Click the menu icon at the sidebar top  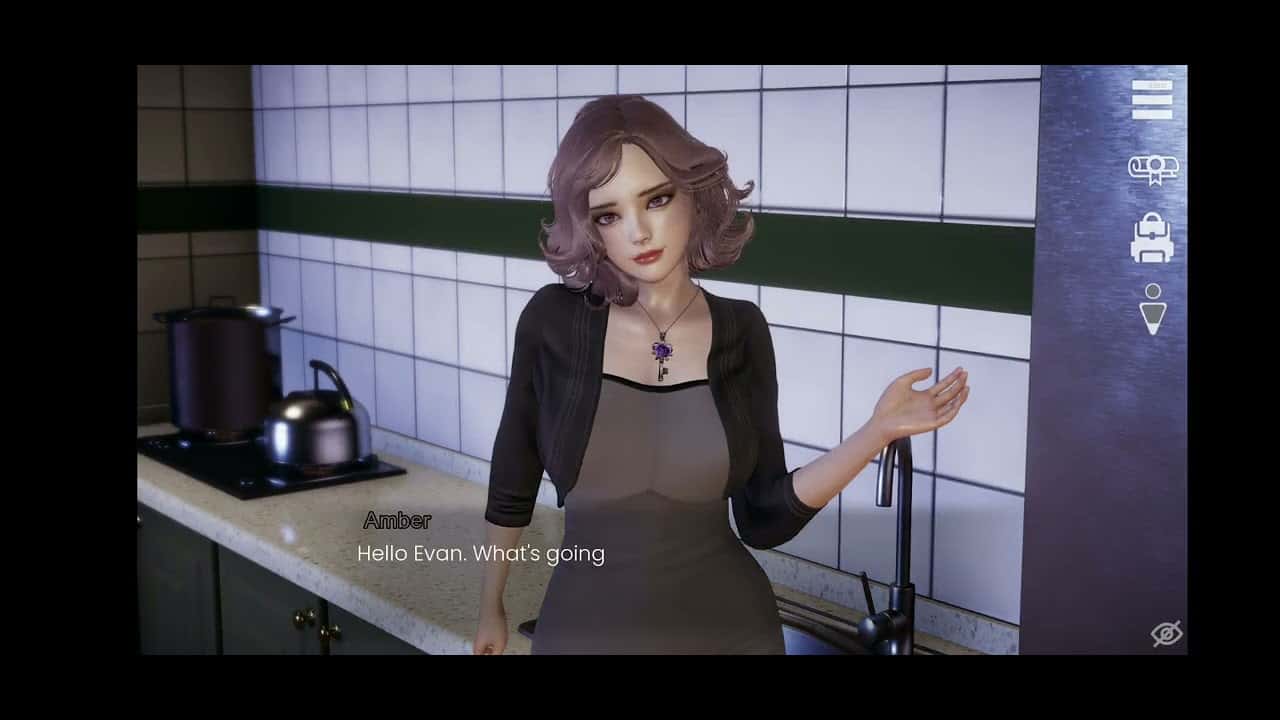[1152, 103]
